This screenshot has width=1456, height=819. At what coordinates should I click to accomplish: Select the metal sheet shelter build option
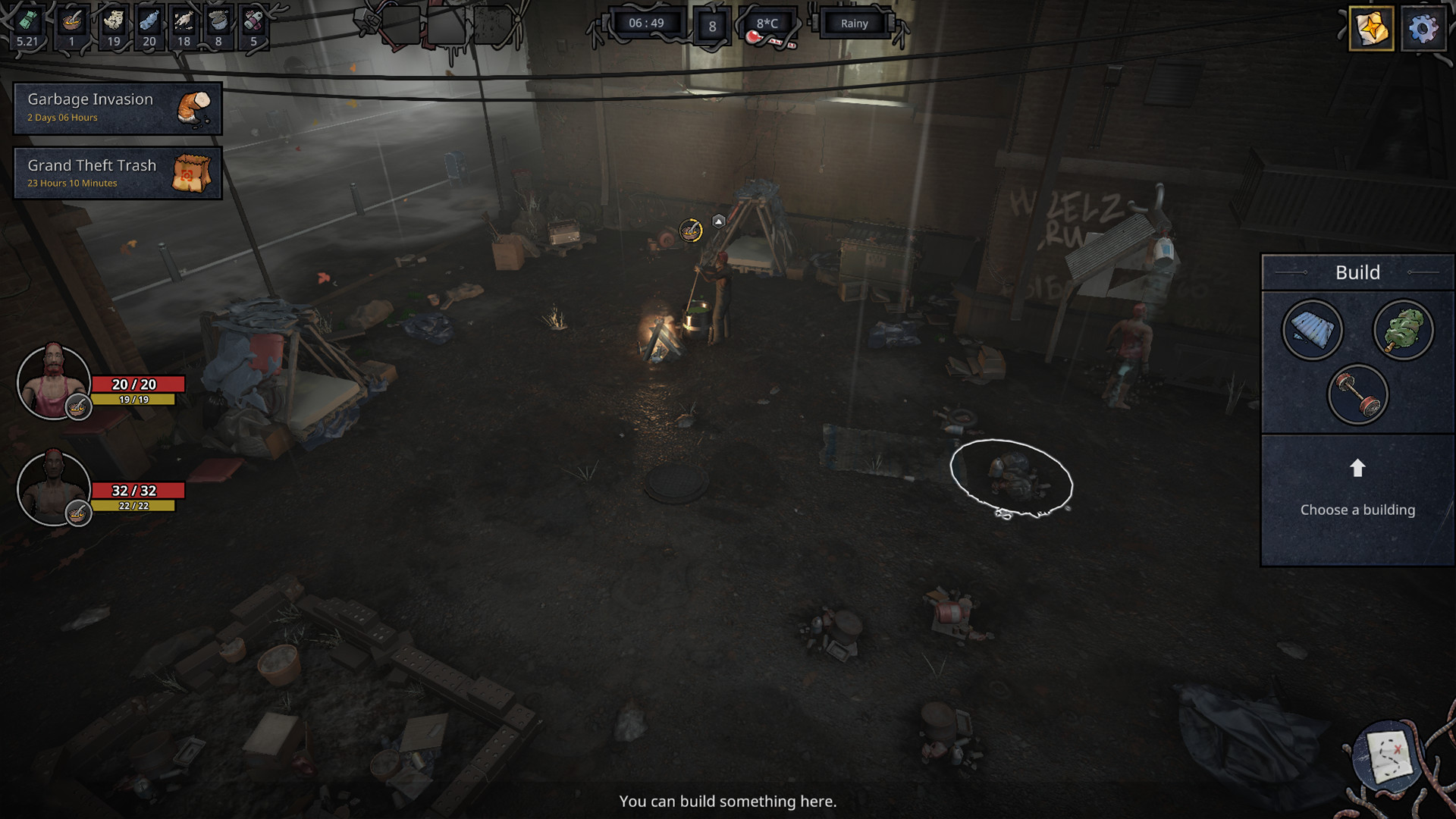1311,329
